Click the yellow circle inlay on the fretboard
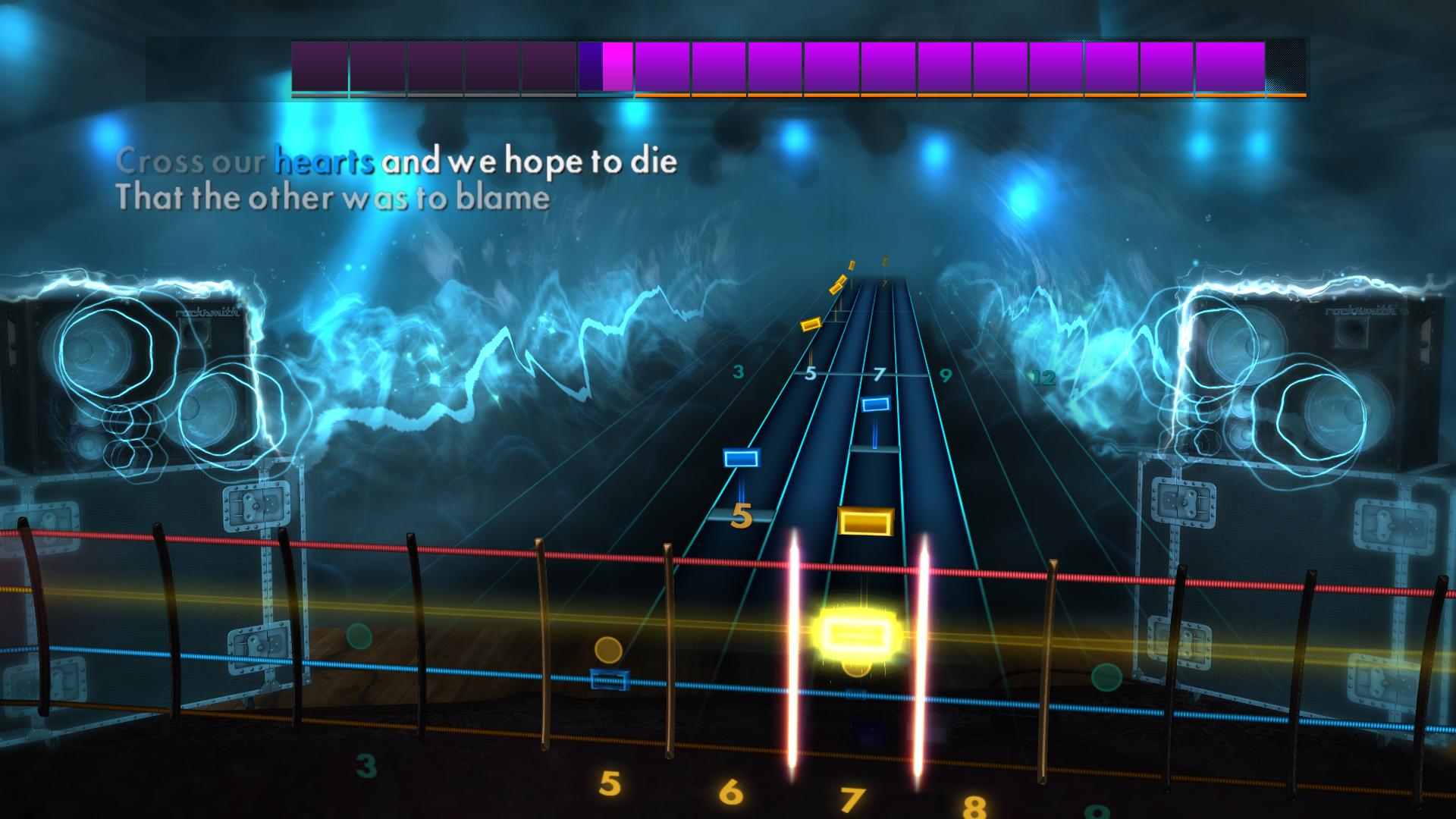 pyautogui.click(x=607, y=651)
